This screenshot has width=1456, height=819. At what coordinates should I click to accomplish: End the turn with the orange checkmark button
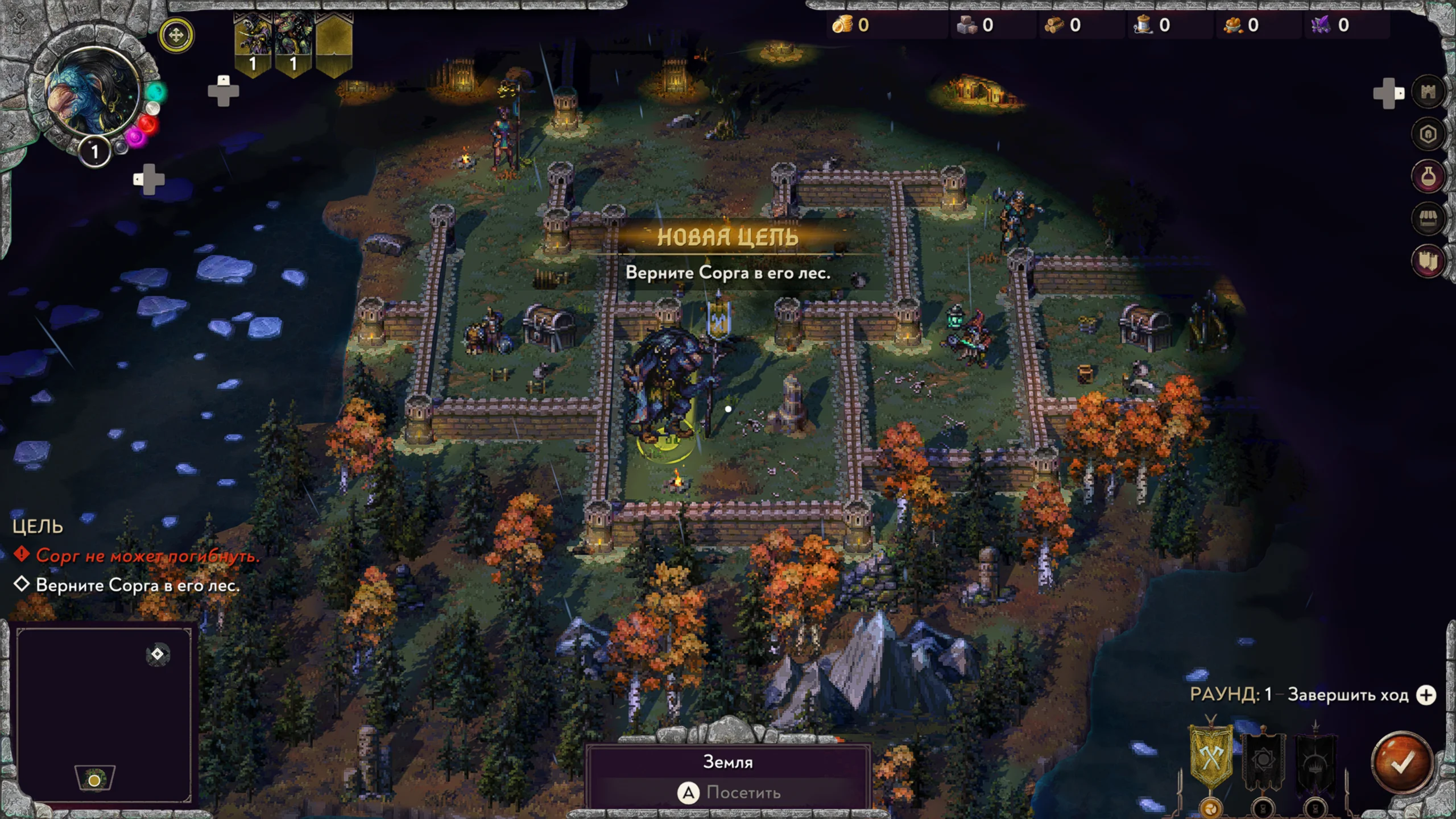coord(1401,763)
